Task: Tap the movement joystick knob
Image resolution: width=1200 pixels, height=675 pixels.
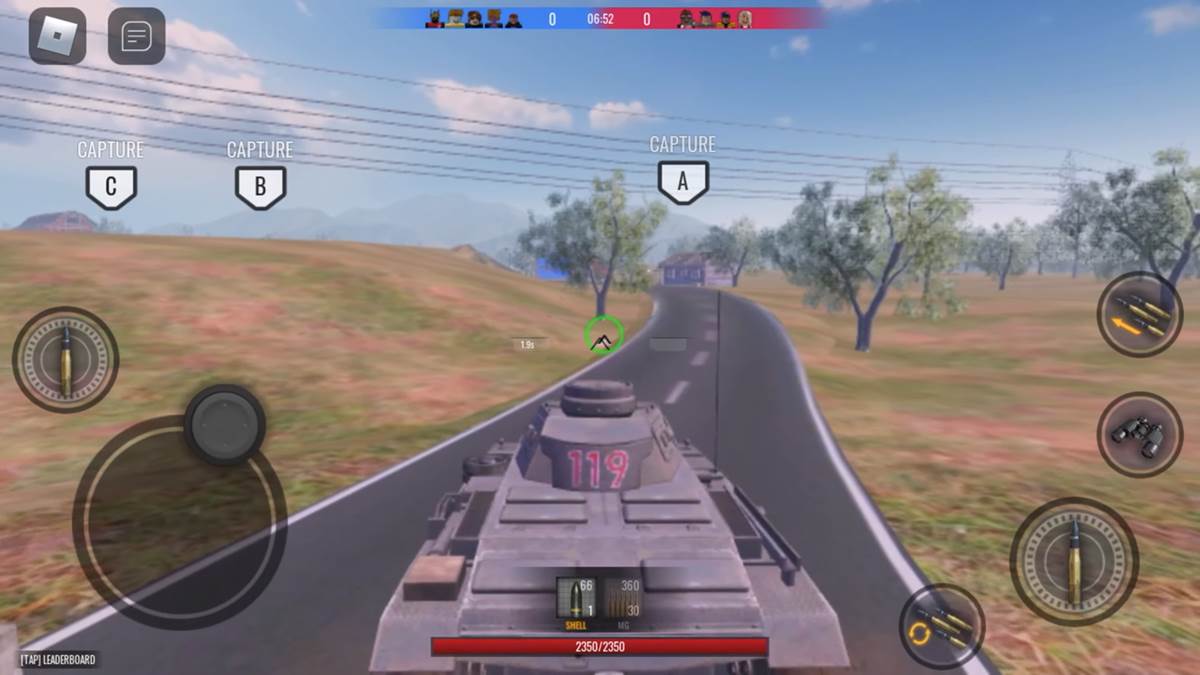Action: [225, 424]
